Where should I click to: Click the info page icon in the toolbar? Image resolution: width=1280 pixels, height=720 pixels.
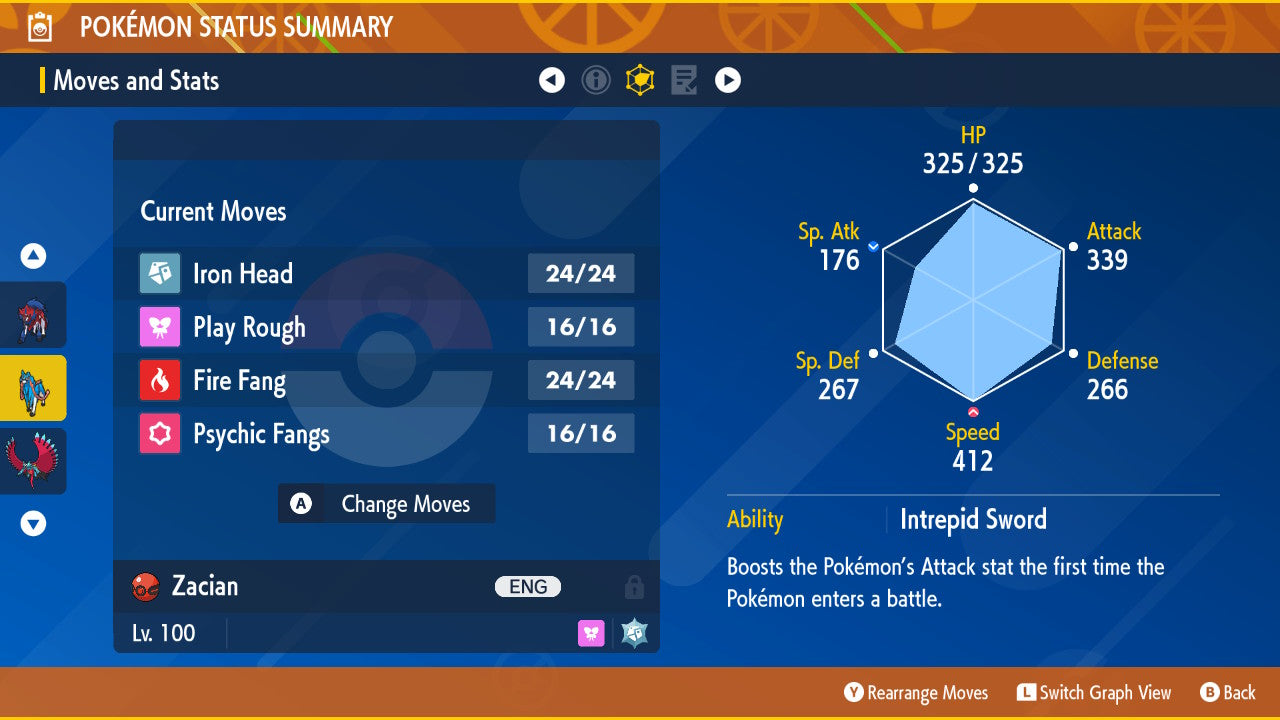tap(596, 80)
